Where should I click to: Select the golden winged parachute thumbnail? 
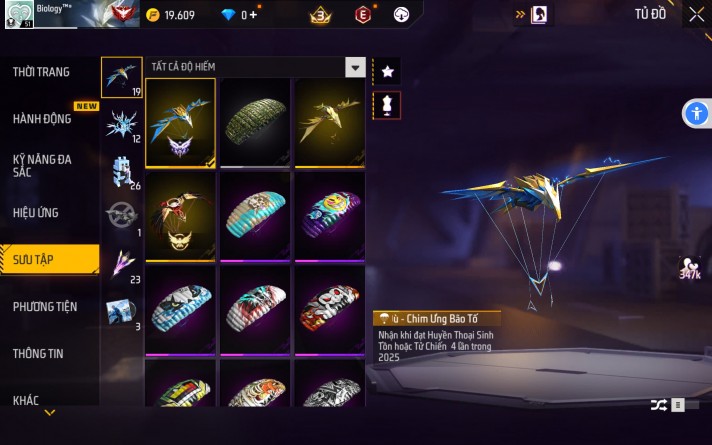click(x=329, y=122)
